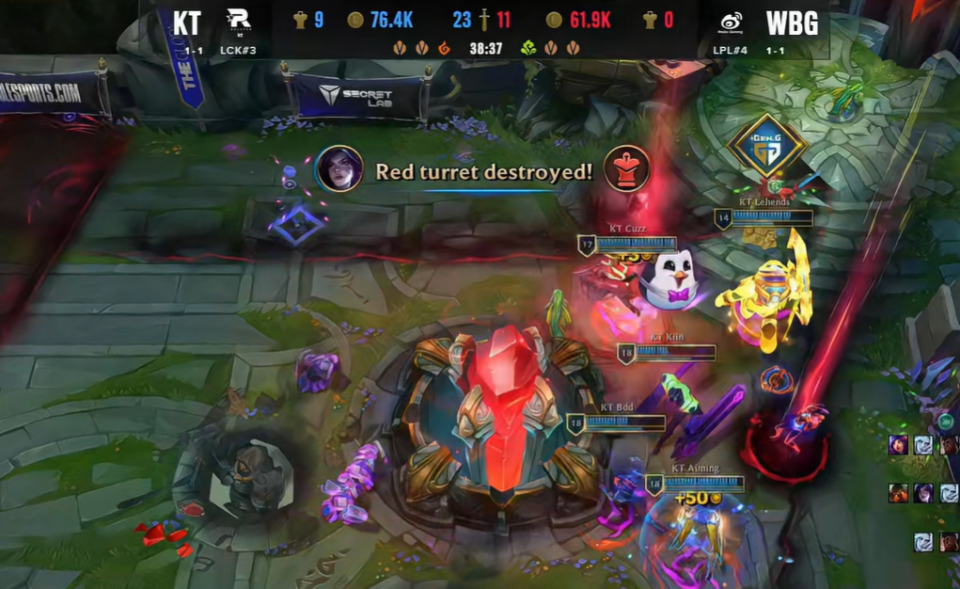Select KT's orange infernal drake icon
The image size is (960, 589).
(x=444, y=47)
